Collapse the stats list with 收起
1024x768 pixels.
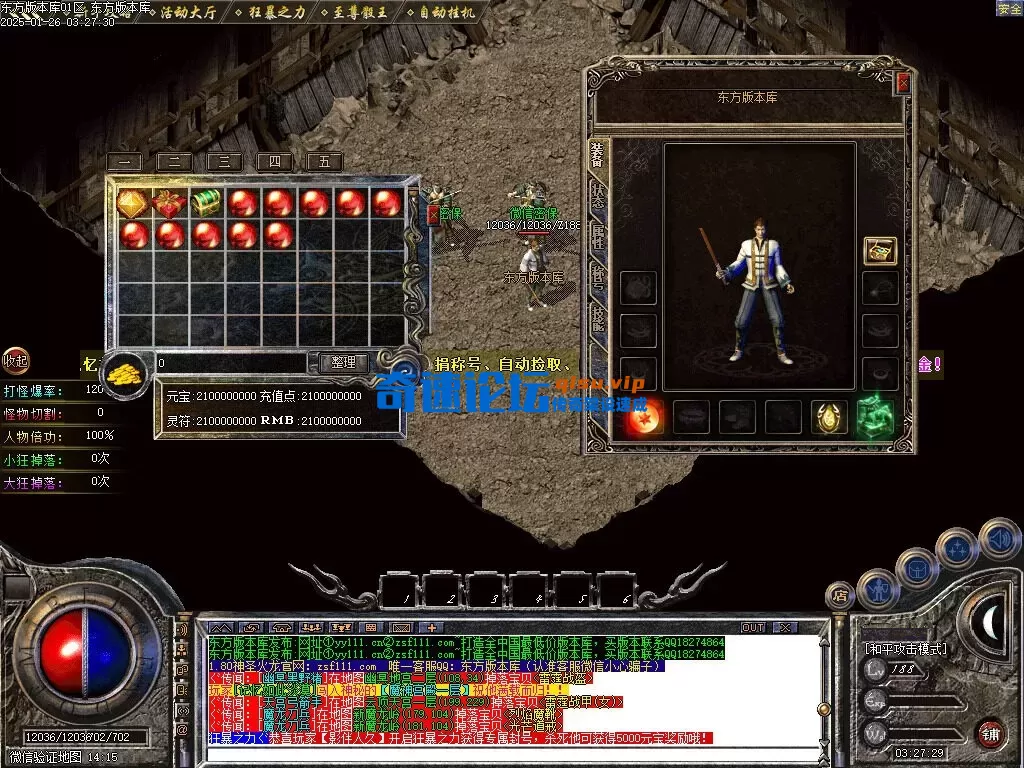15,360
